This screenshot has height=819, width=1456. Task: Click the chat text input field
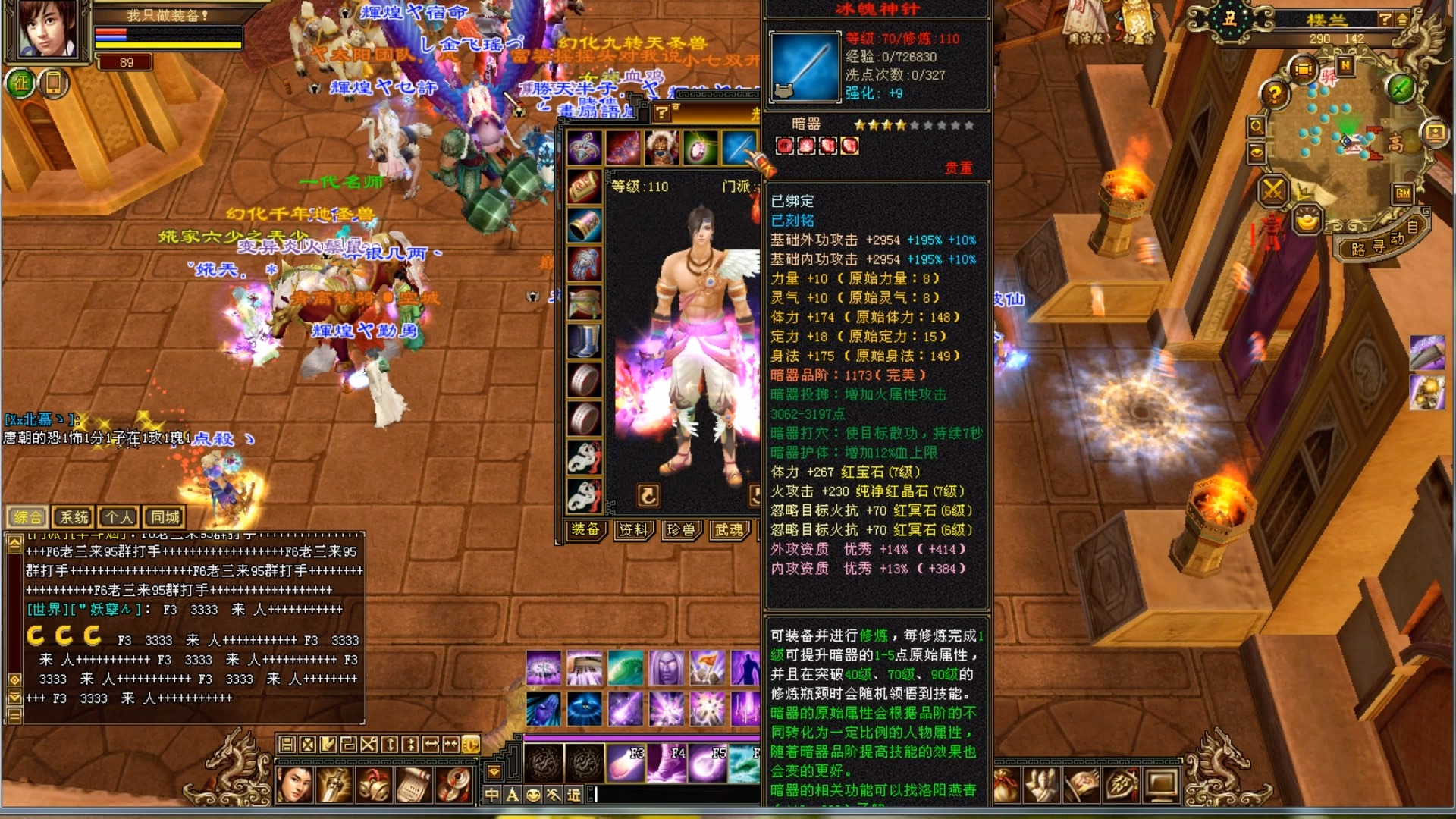tap(675, 794)
